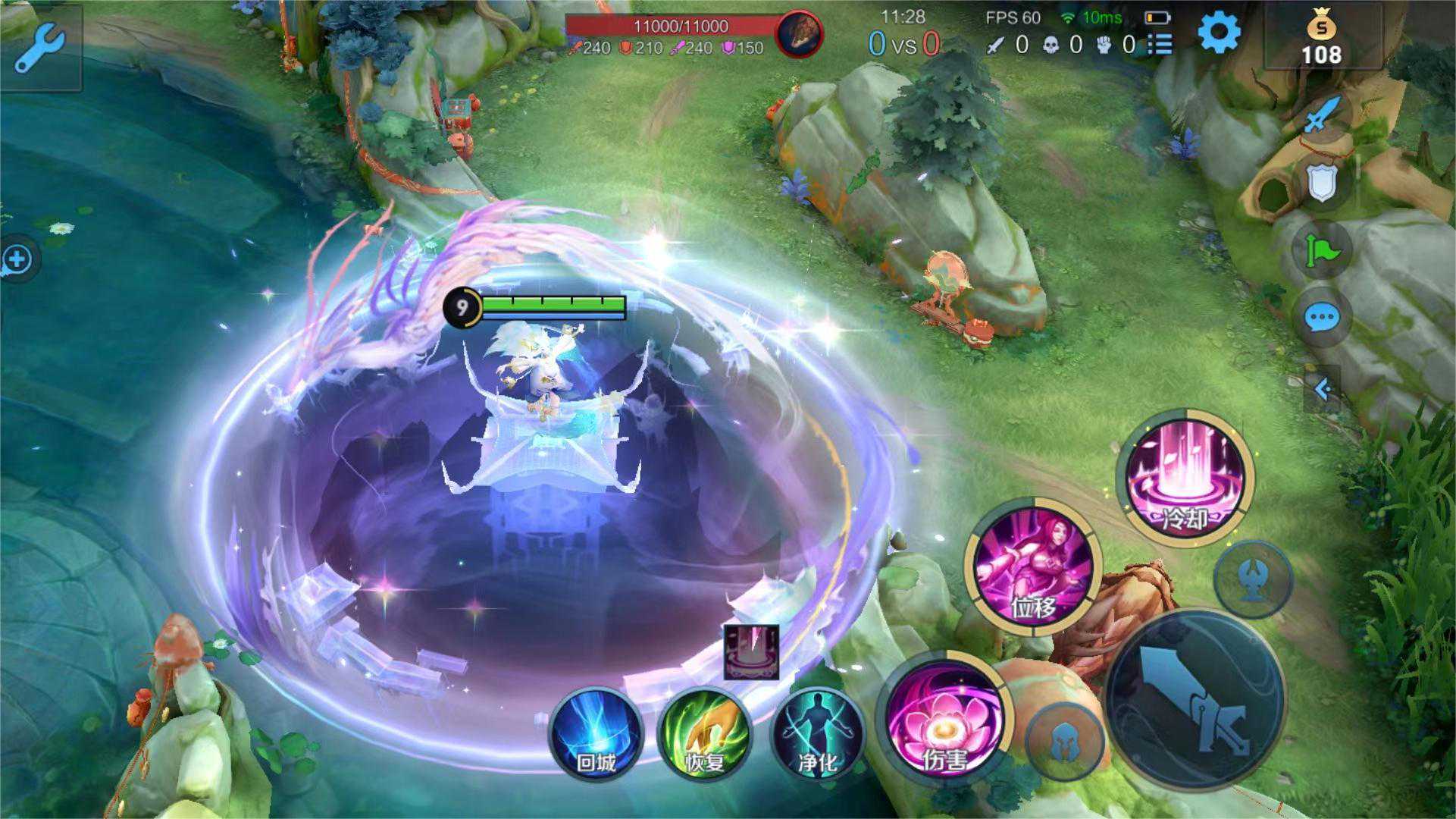Use the 位移 dash skill
1456x819 pixels.
1033,566
